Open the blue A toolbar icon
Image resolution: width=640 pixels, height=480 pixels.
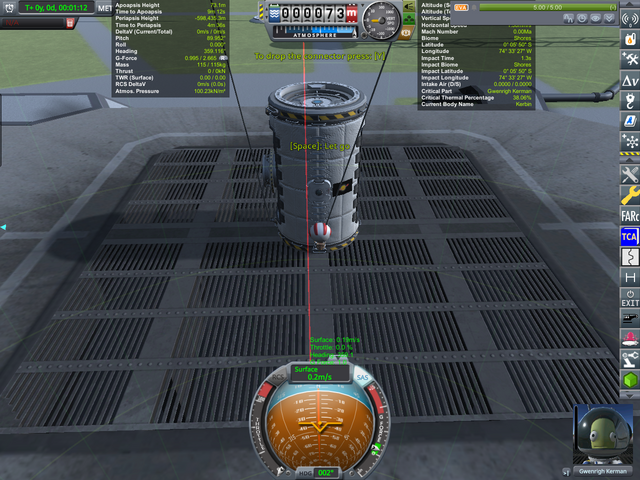click(630, 121)
